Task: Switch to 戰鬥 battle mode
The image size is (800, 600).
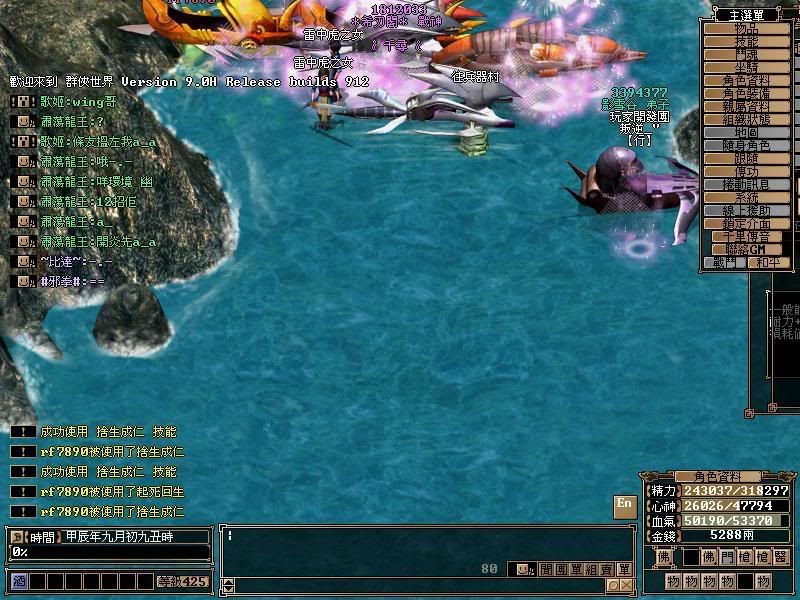Action: [x=726, y=263]
